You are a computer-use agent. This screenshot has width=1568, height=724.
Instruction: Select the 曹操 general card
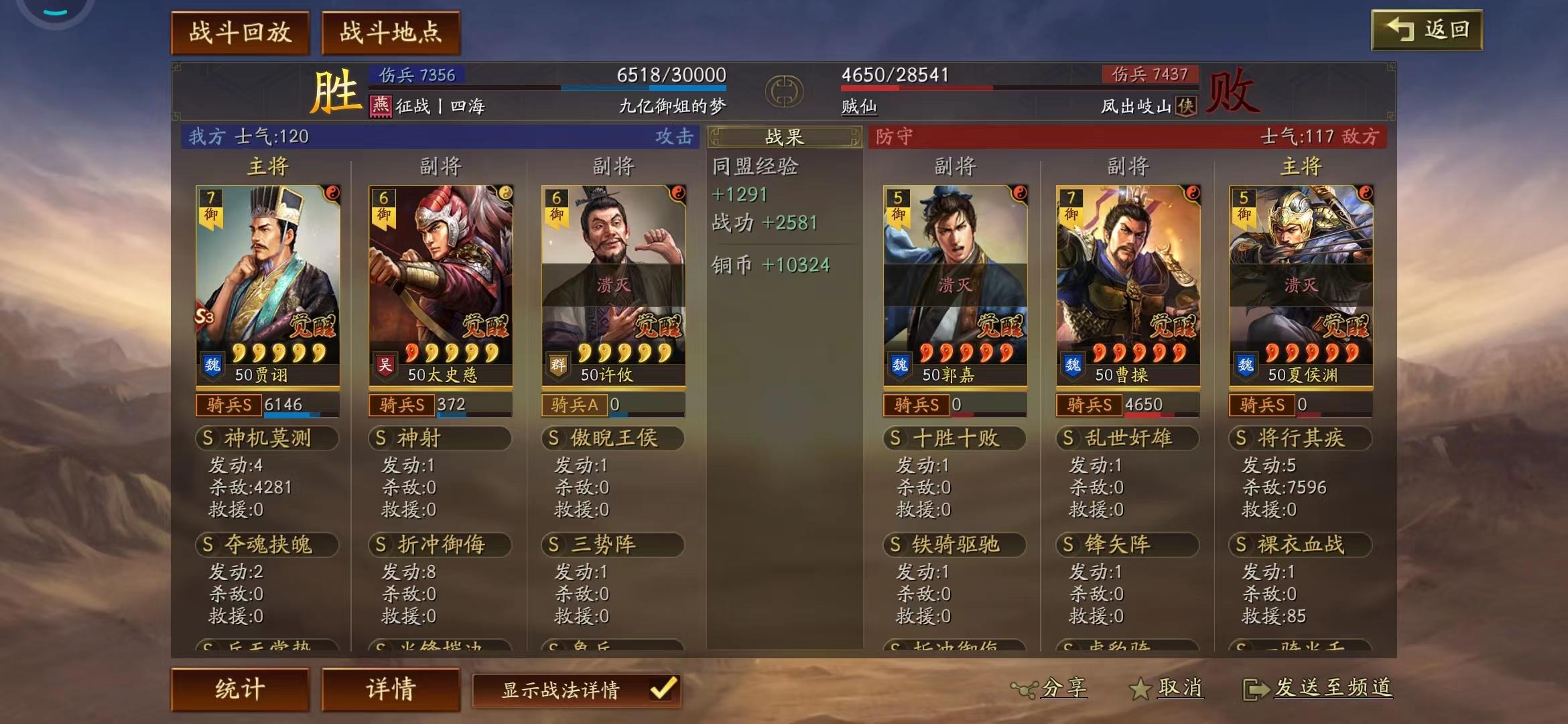1128,285
